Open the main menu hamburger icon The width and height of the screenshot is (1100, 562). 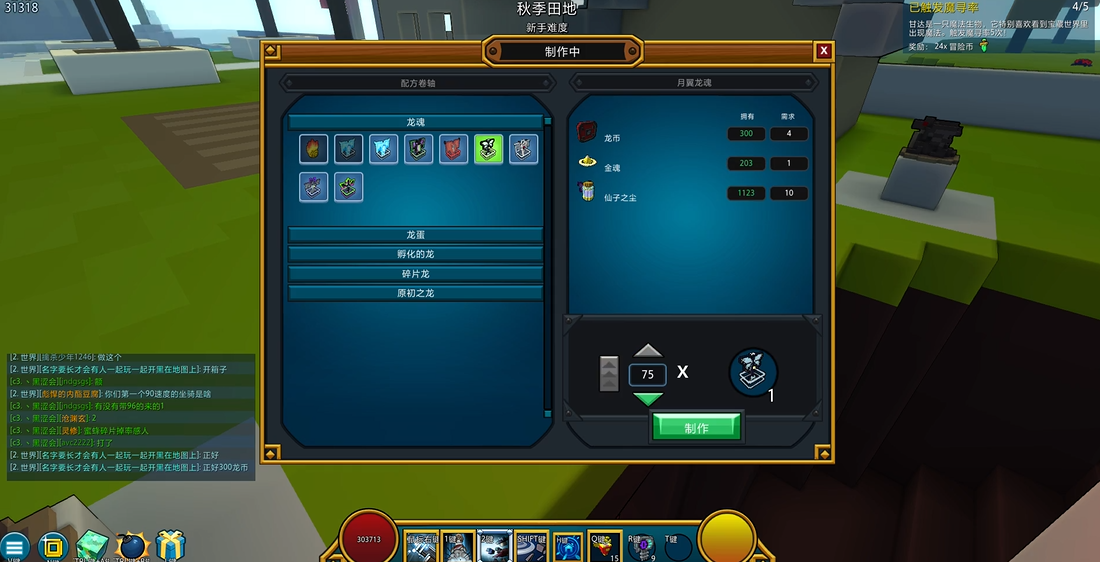tap(14, 546)
